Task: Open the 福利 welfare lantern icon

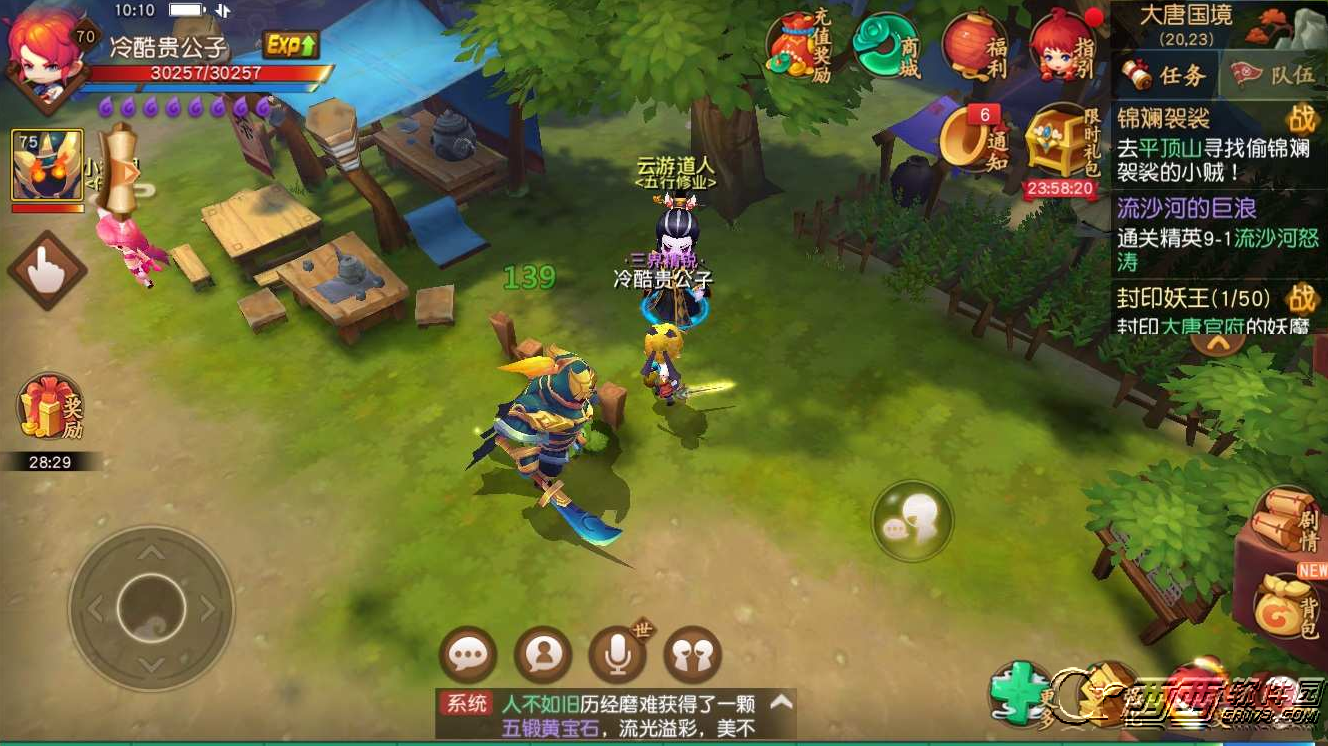Action: pyautogui.click(x=974, y=46)
